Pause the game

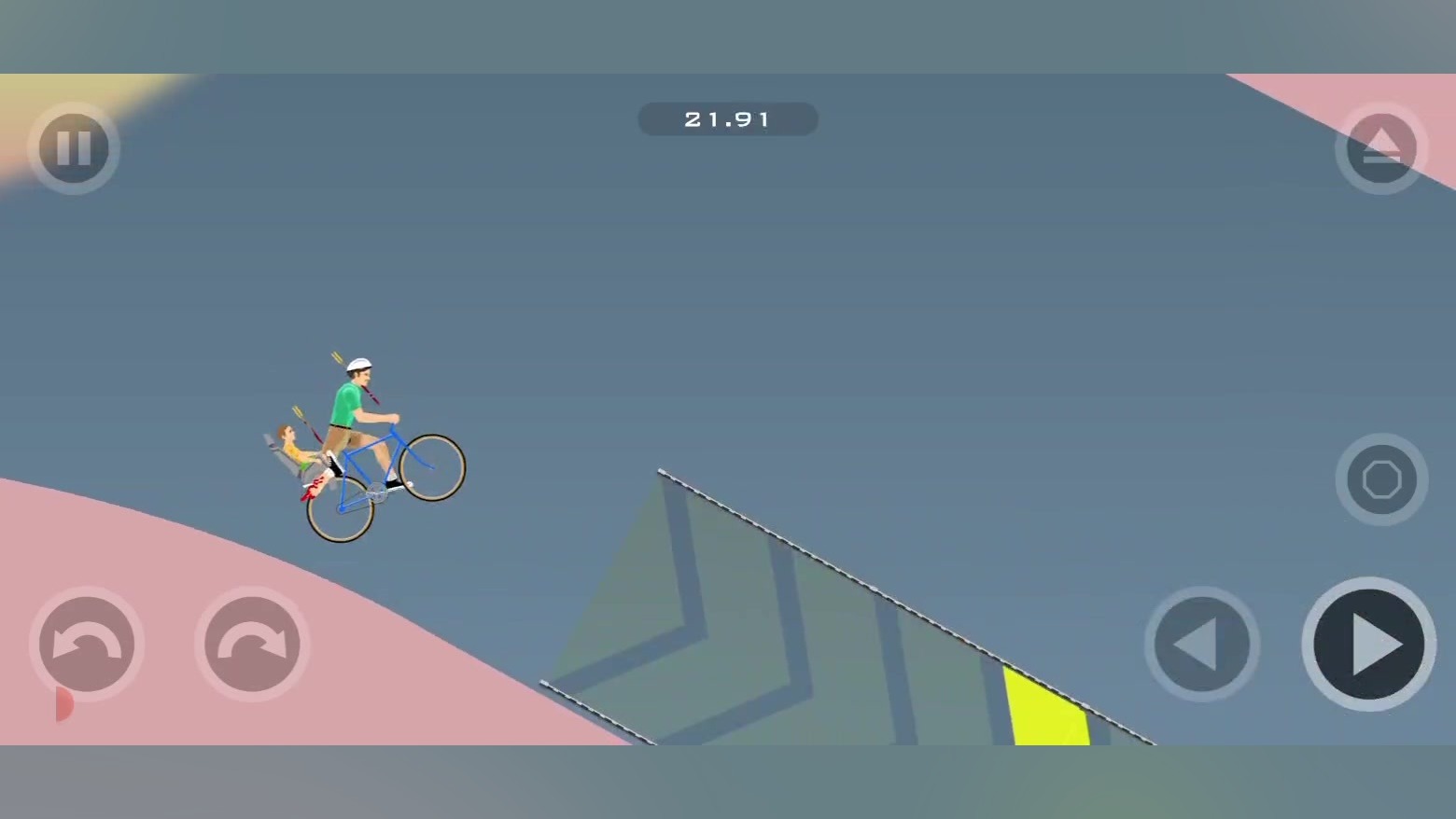(x=74, y=148)
